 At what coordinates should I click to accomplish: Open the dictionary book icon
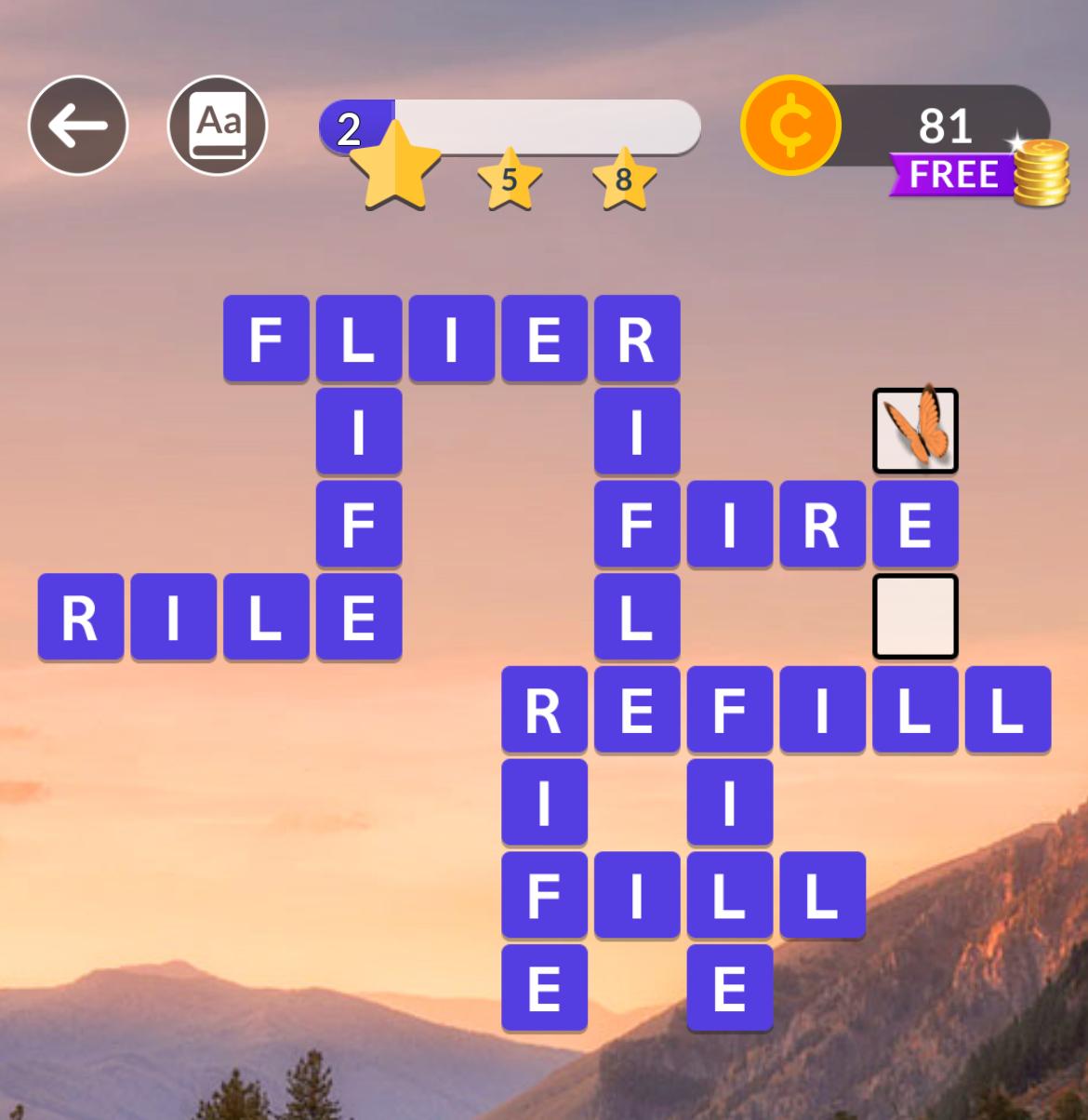pos(218,126)
